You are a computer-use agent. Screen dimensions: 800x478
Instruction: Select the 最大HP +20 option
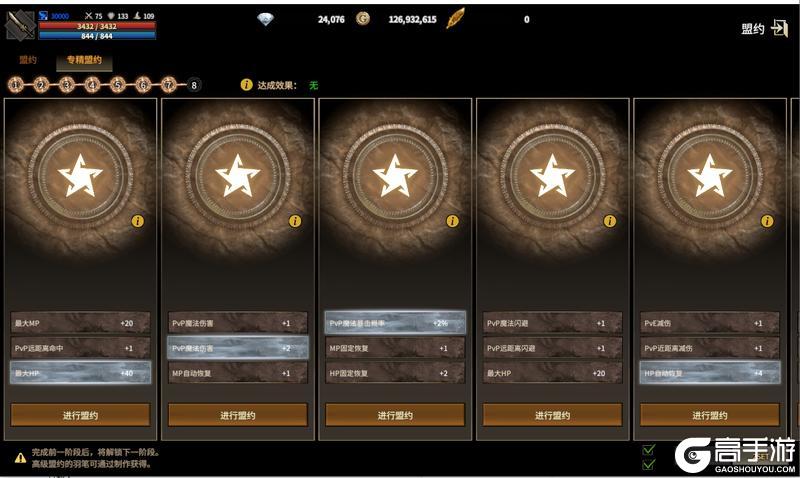tap(552, 373)
